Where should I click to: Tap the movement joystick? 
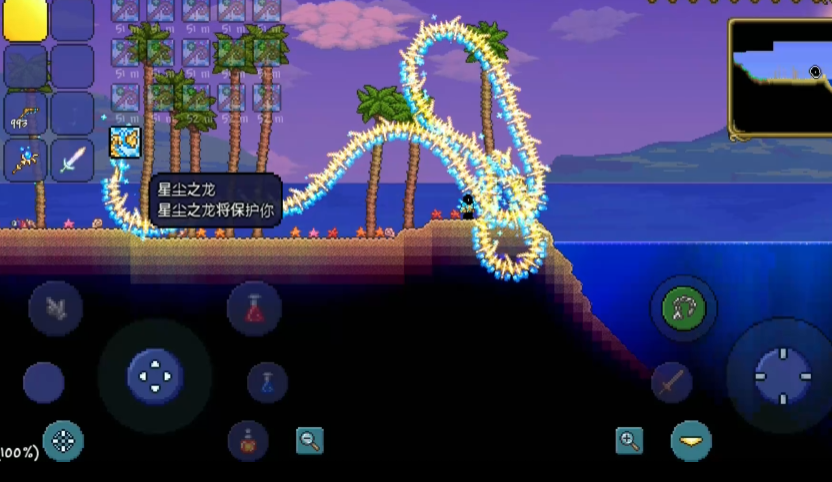click(x=155, y=376)
